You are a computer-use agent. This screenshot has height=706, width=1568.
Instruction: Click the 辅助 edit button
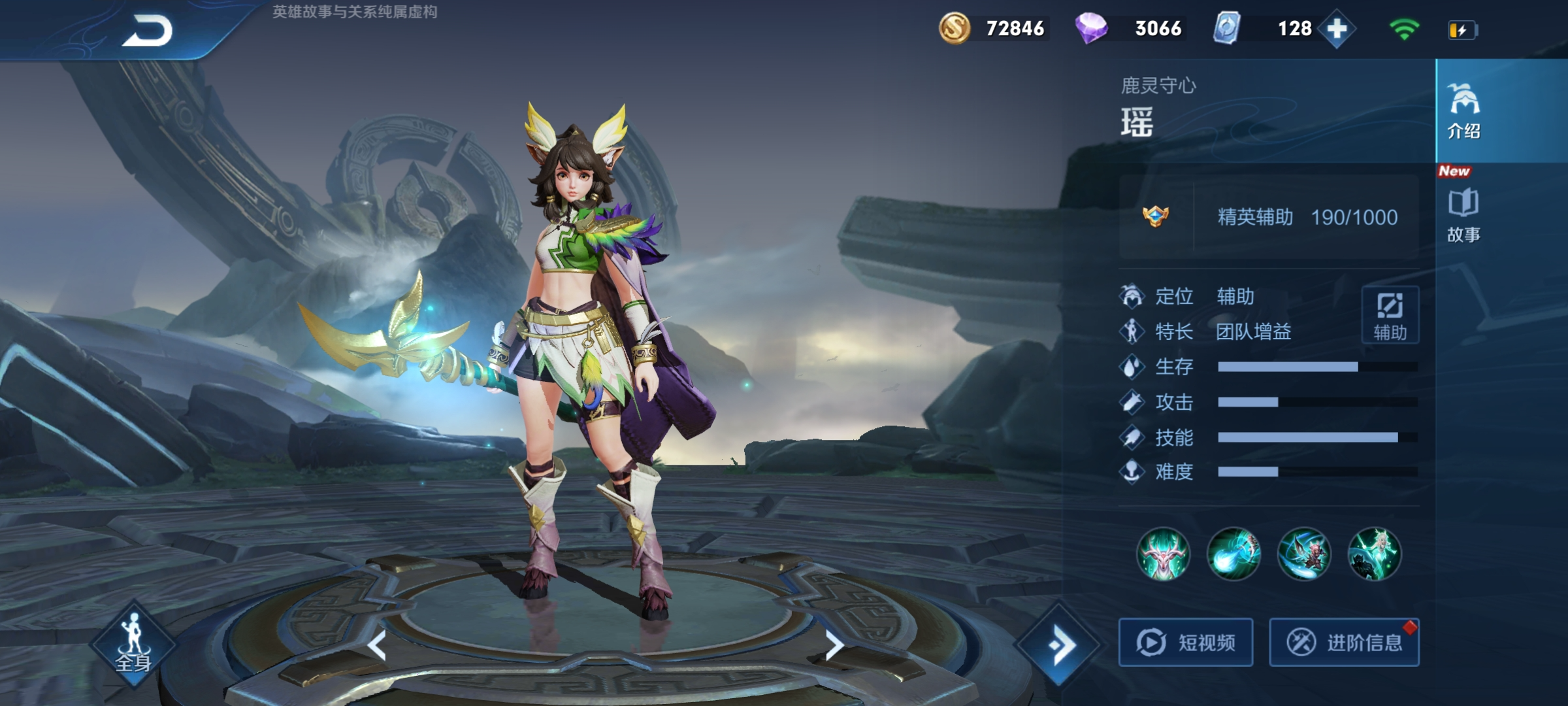point(1390,314)
